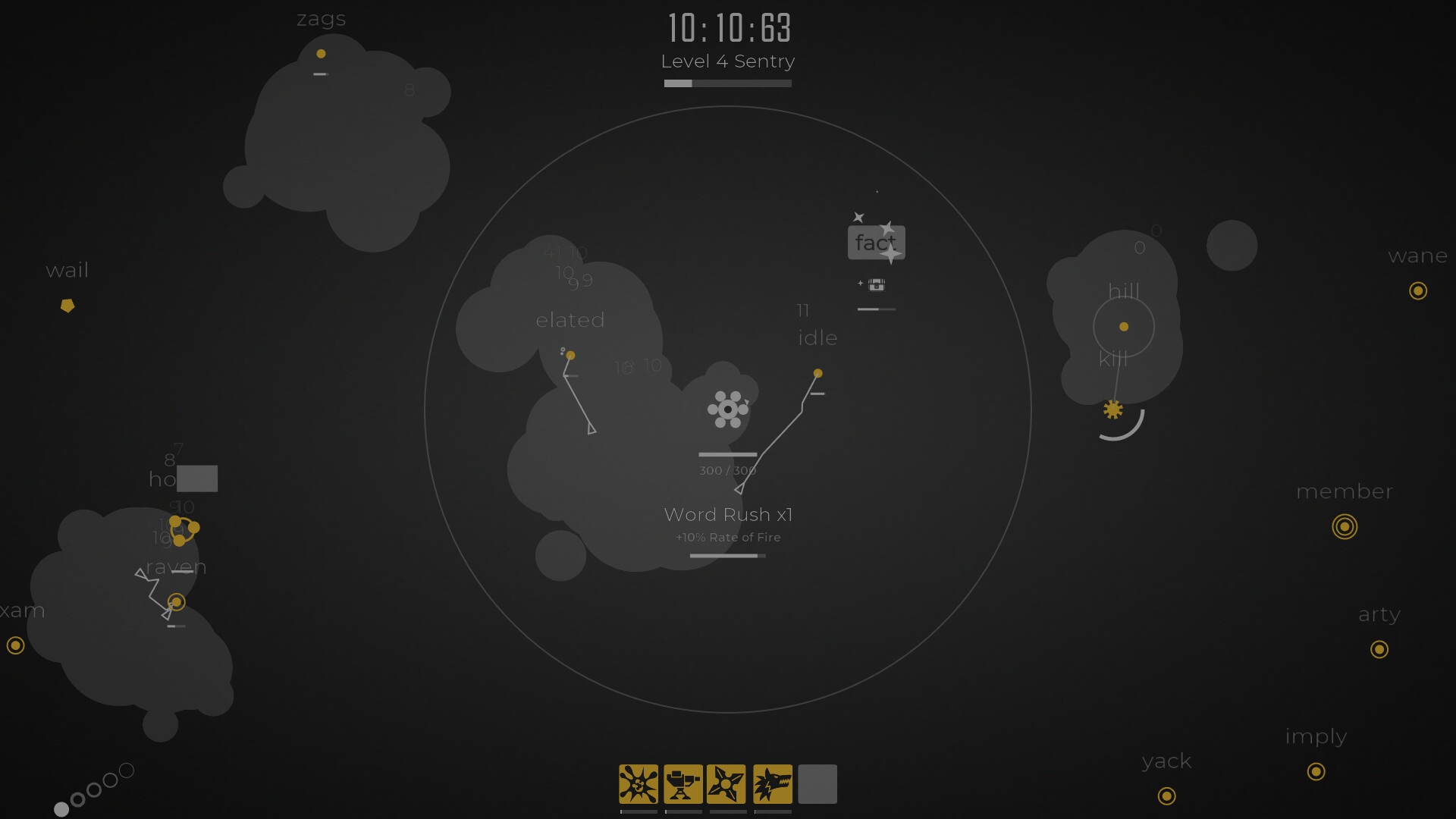Click the wolf head ability icon
The image size is (1456, 819).
(x=773, y=783)
